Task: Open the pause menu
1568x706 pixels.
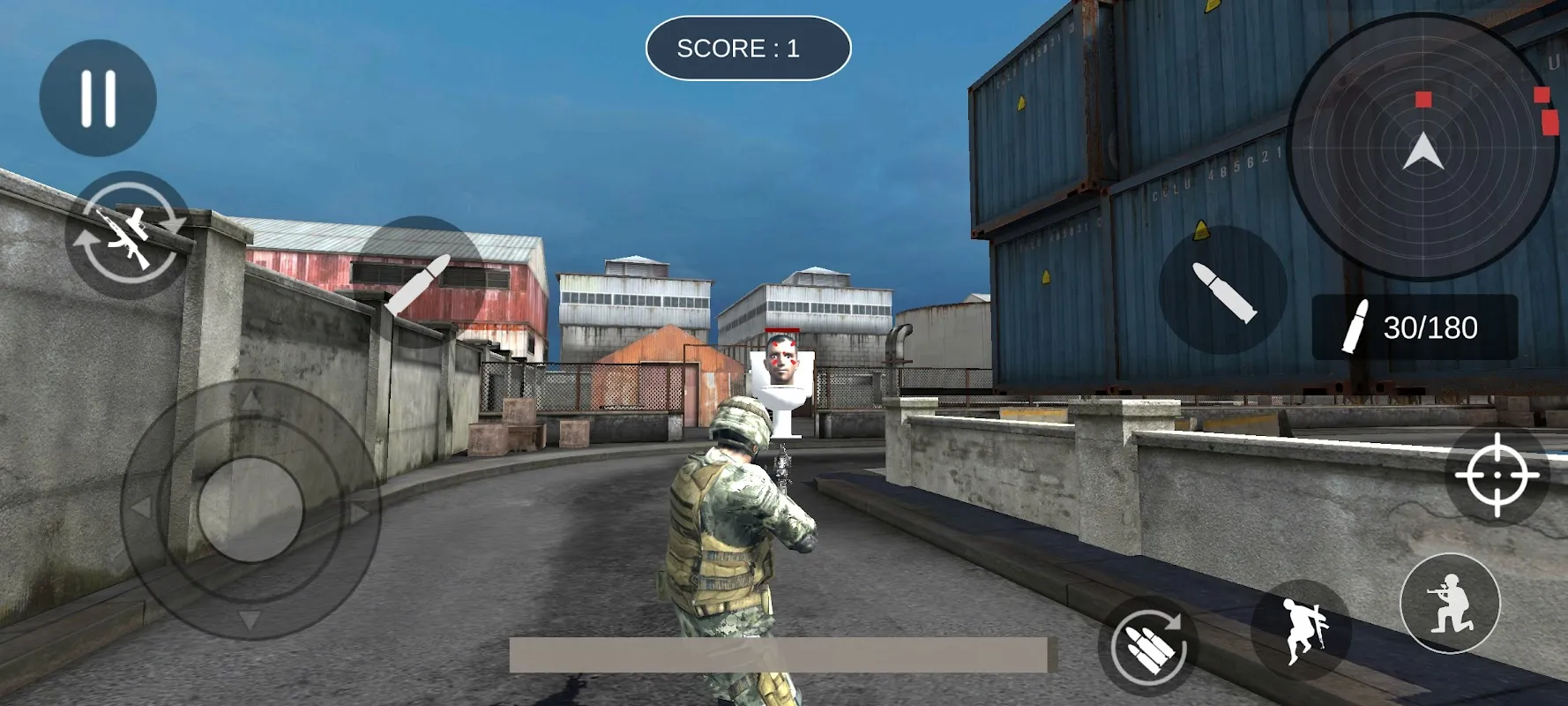Action: [x=98, y=97]
